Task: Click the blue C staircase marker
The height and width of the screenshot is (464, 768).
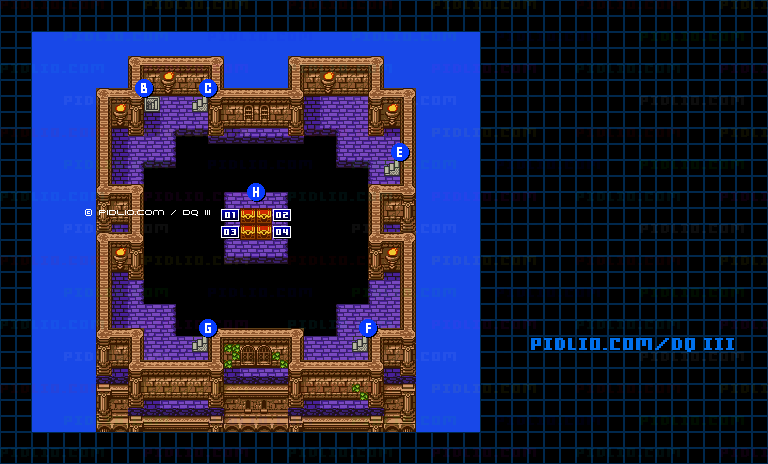Action: [208, 88]
